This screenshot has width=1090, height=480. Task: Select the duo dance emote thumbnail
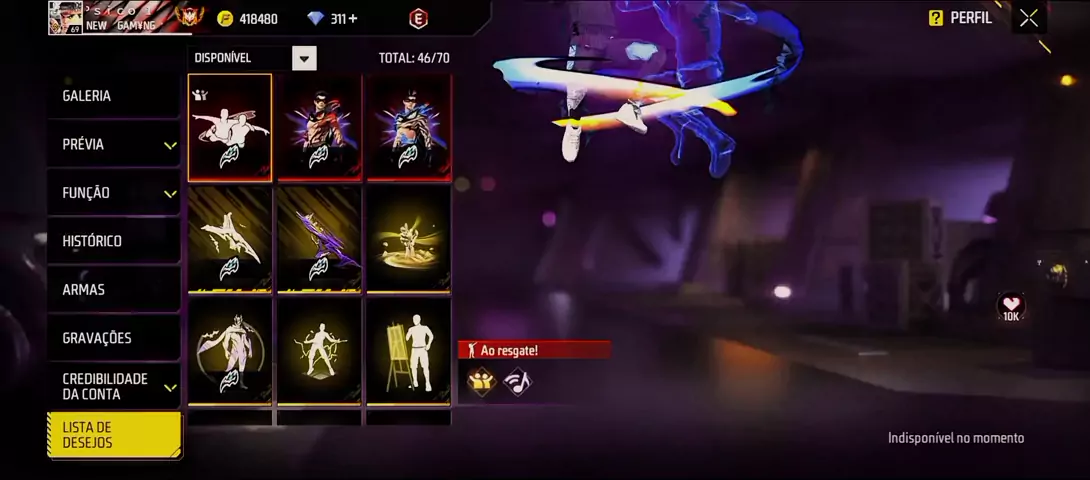click(230, 128)
